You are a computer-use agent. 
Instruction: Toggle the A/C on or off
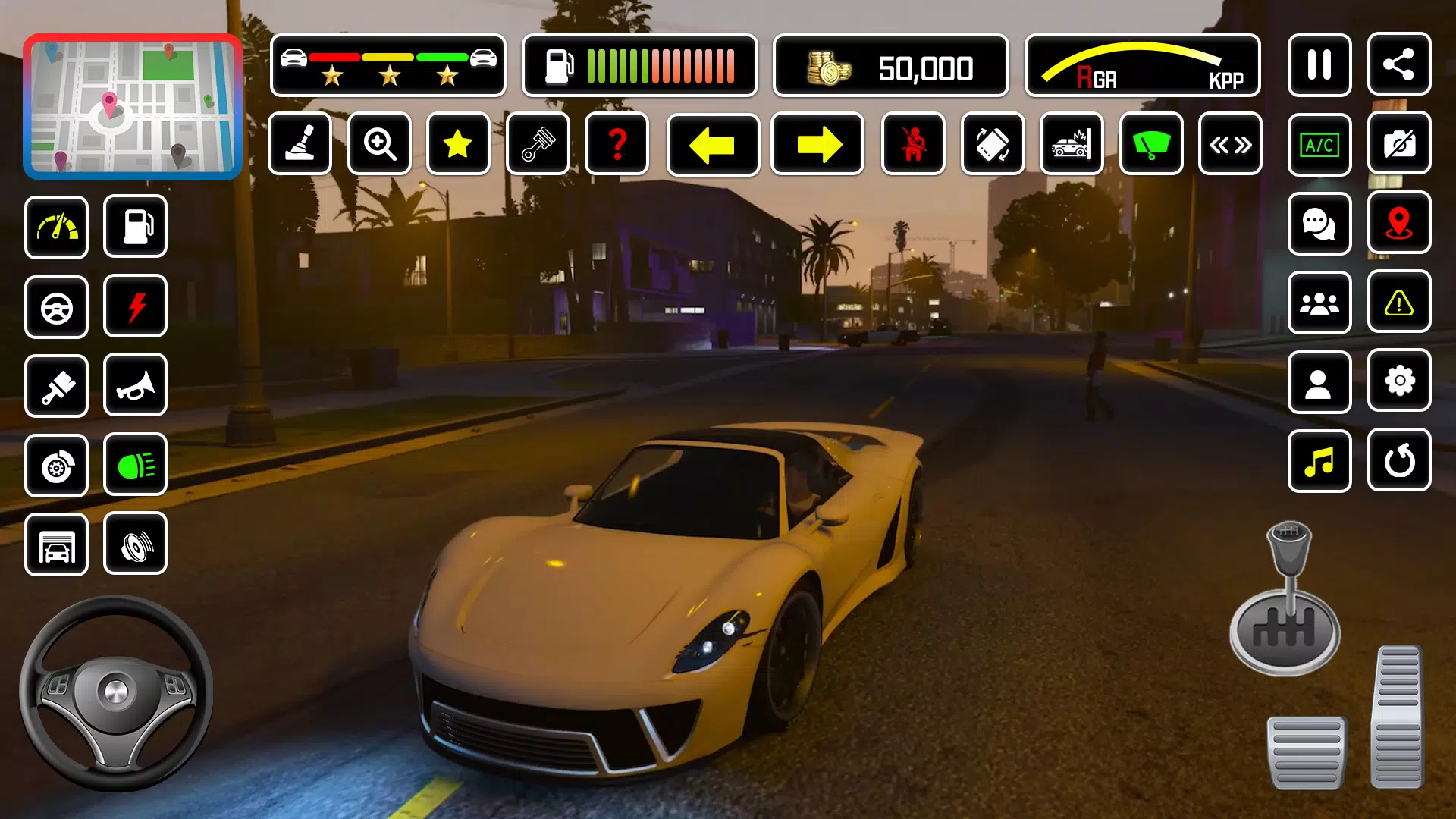click(x=1319, y=144)
